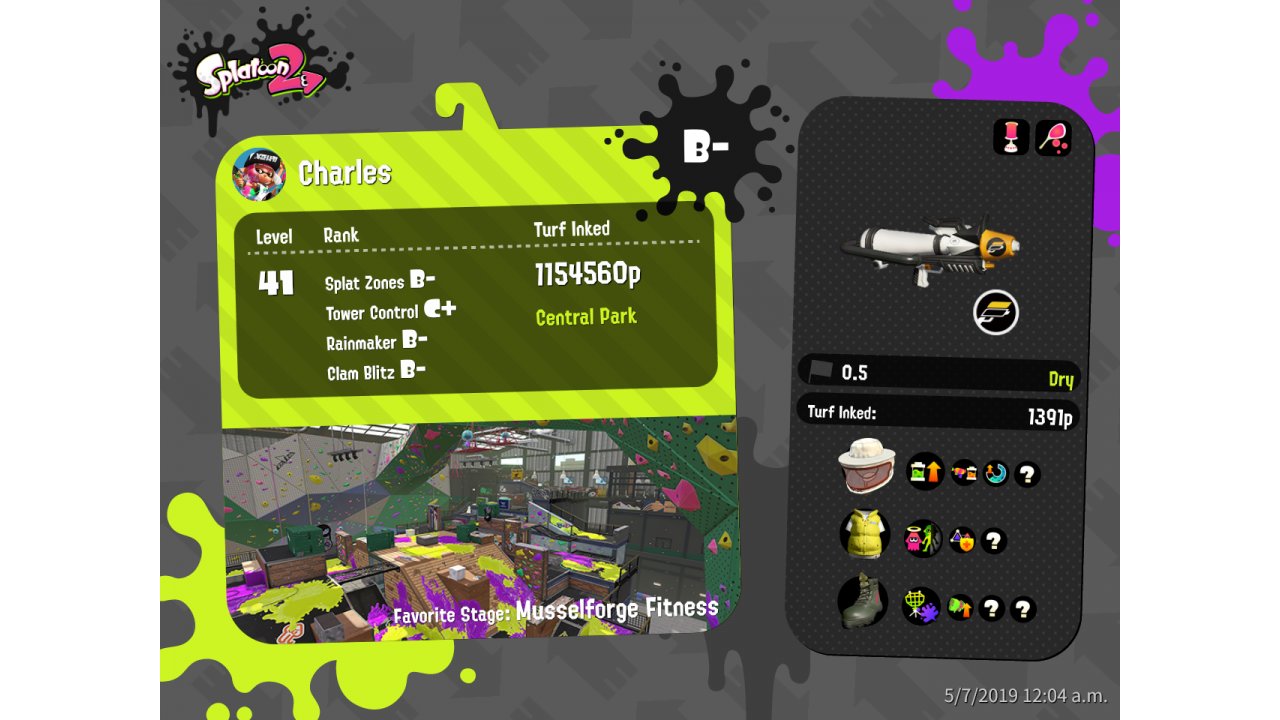Inspect the pink squid with halo ability
Viewport: 1280px width, 720px height.
point(922,538)
